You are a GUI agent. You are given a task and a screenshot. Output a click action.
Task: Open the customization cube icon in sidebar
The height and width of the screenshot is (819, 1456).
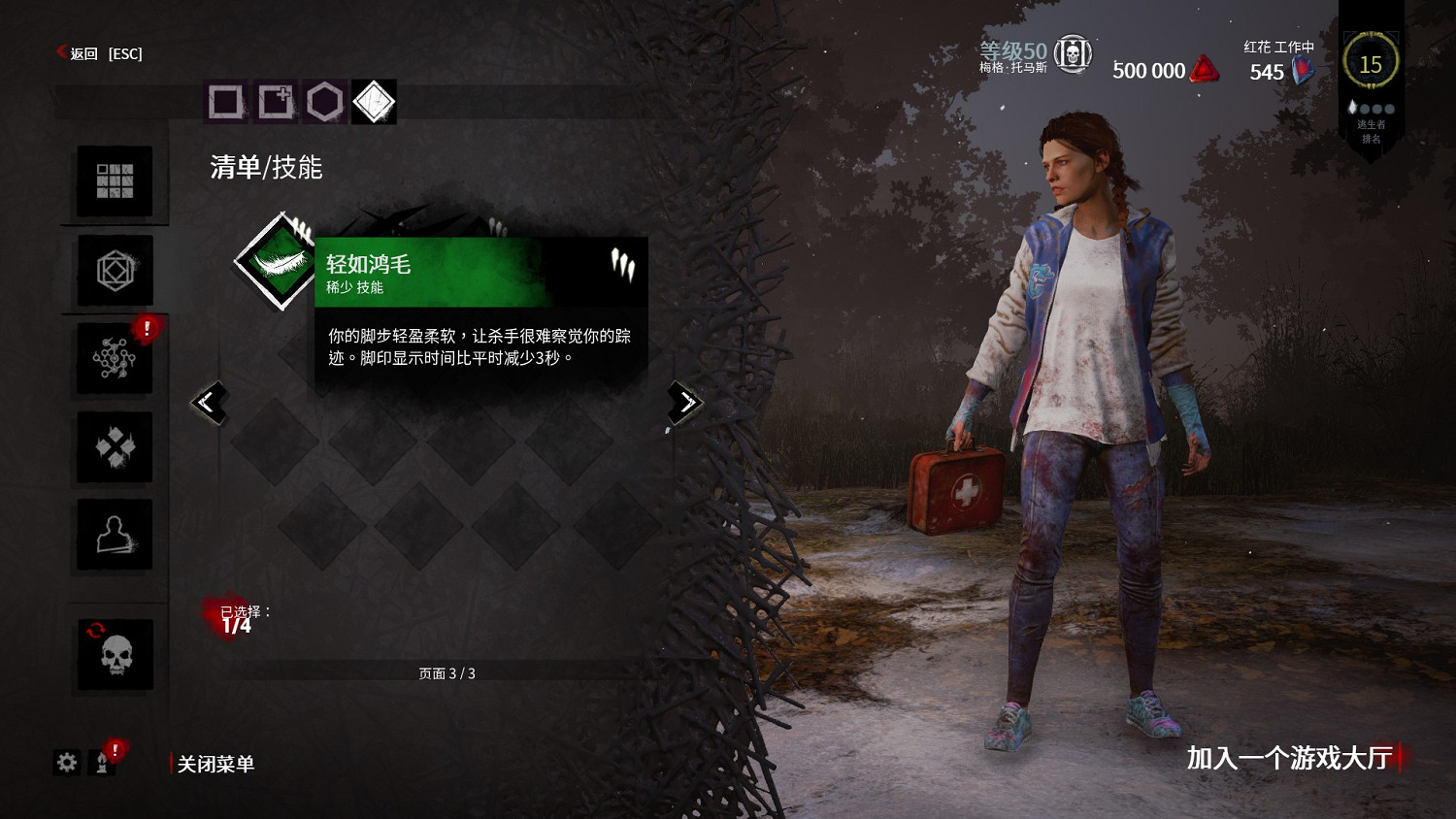115,271
